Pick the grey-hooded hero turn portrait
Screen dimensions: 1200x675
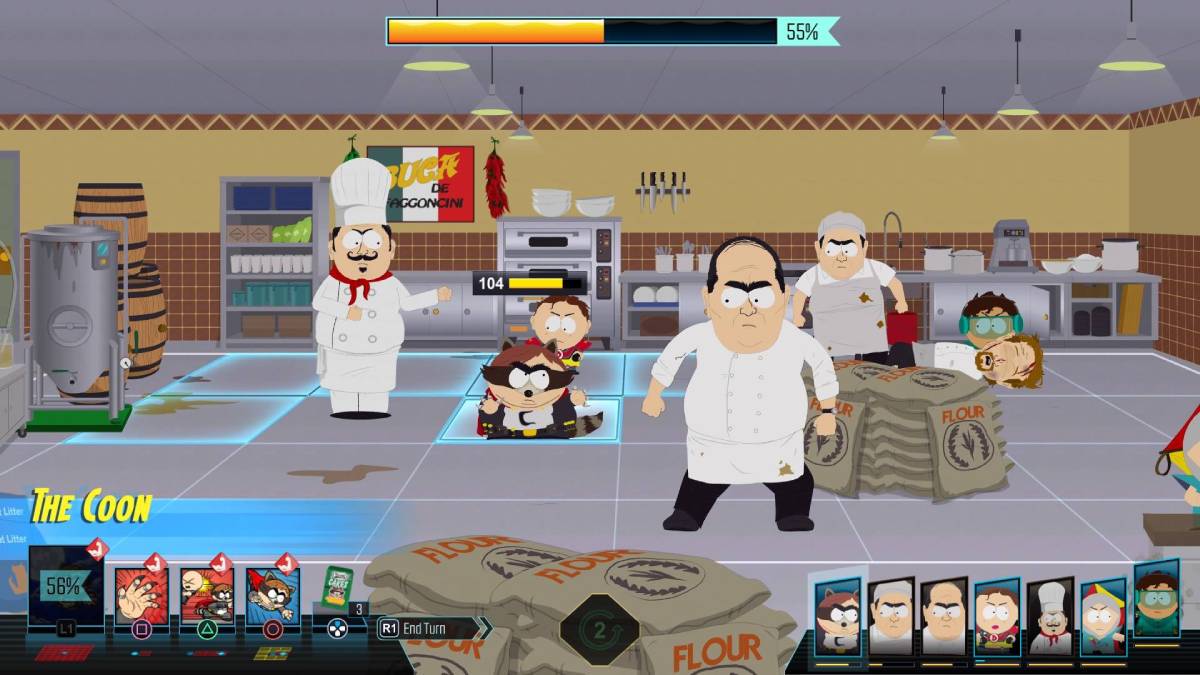pyautogui.click(x=1102, y=617)
